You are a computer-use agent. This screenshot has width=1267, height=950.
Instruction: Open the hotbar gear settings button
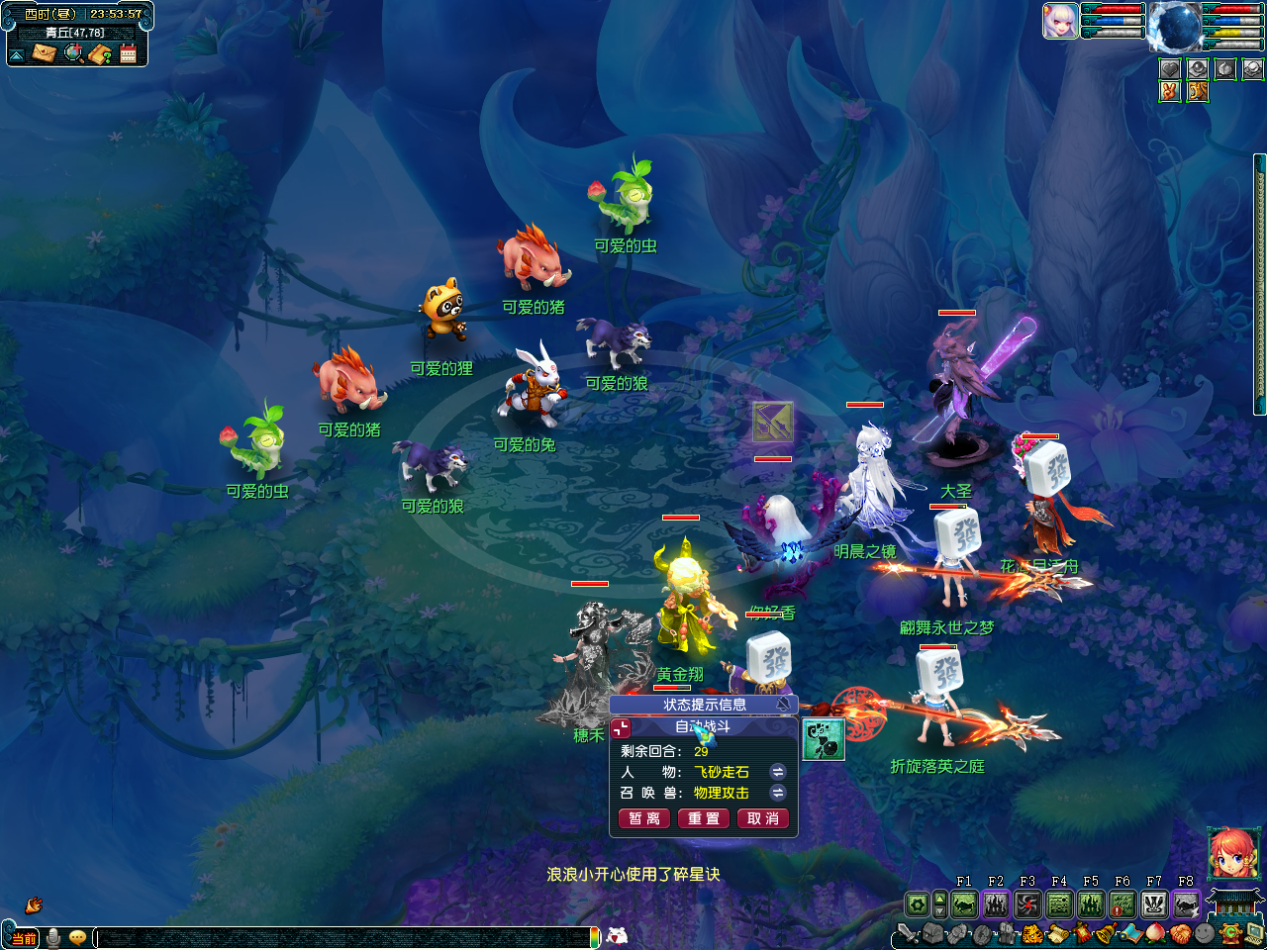tap(916, 904)
